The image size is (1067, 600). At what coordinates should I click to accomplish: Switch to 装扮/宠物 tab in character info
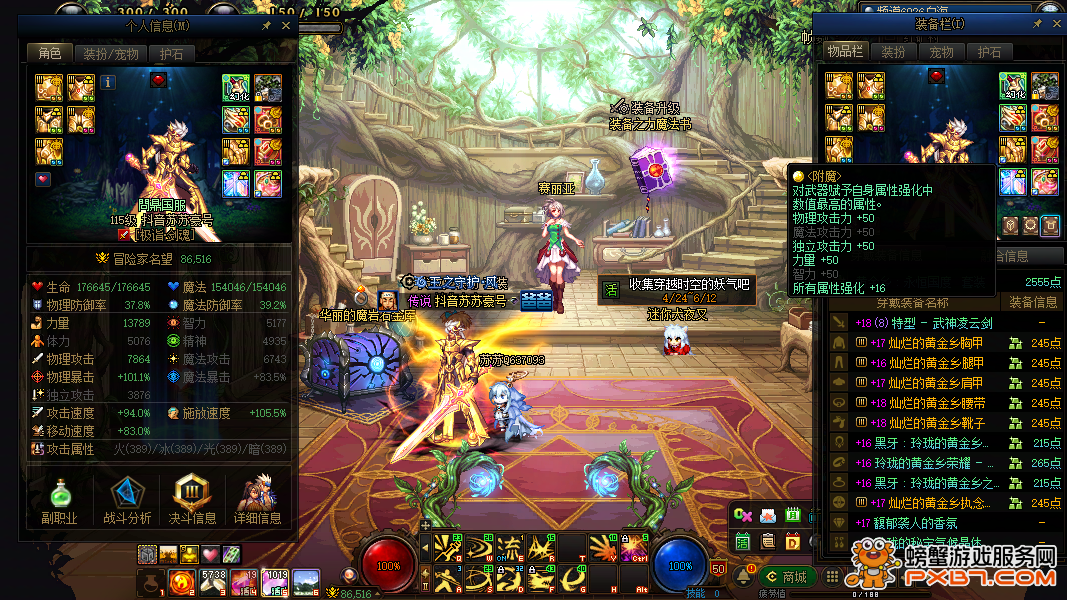coord(110,54)
